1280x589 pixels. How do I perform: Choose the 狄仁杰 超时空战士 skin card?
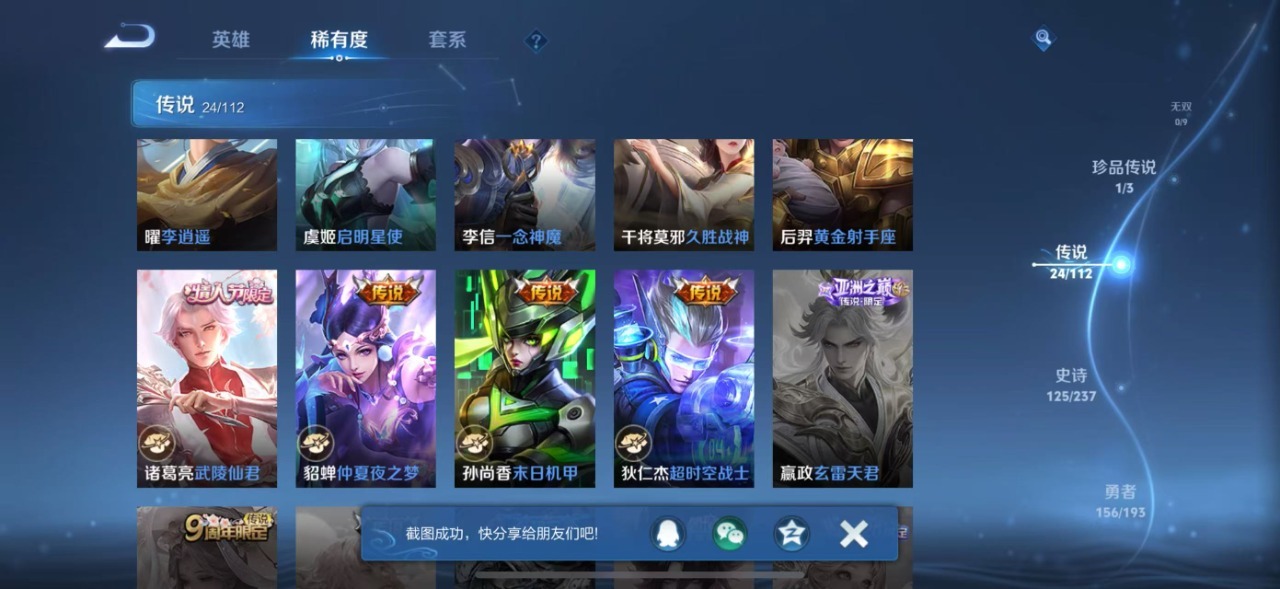click(x=683, y=378)
